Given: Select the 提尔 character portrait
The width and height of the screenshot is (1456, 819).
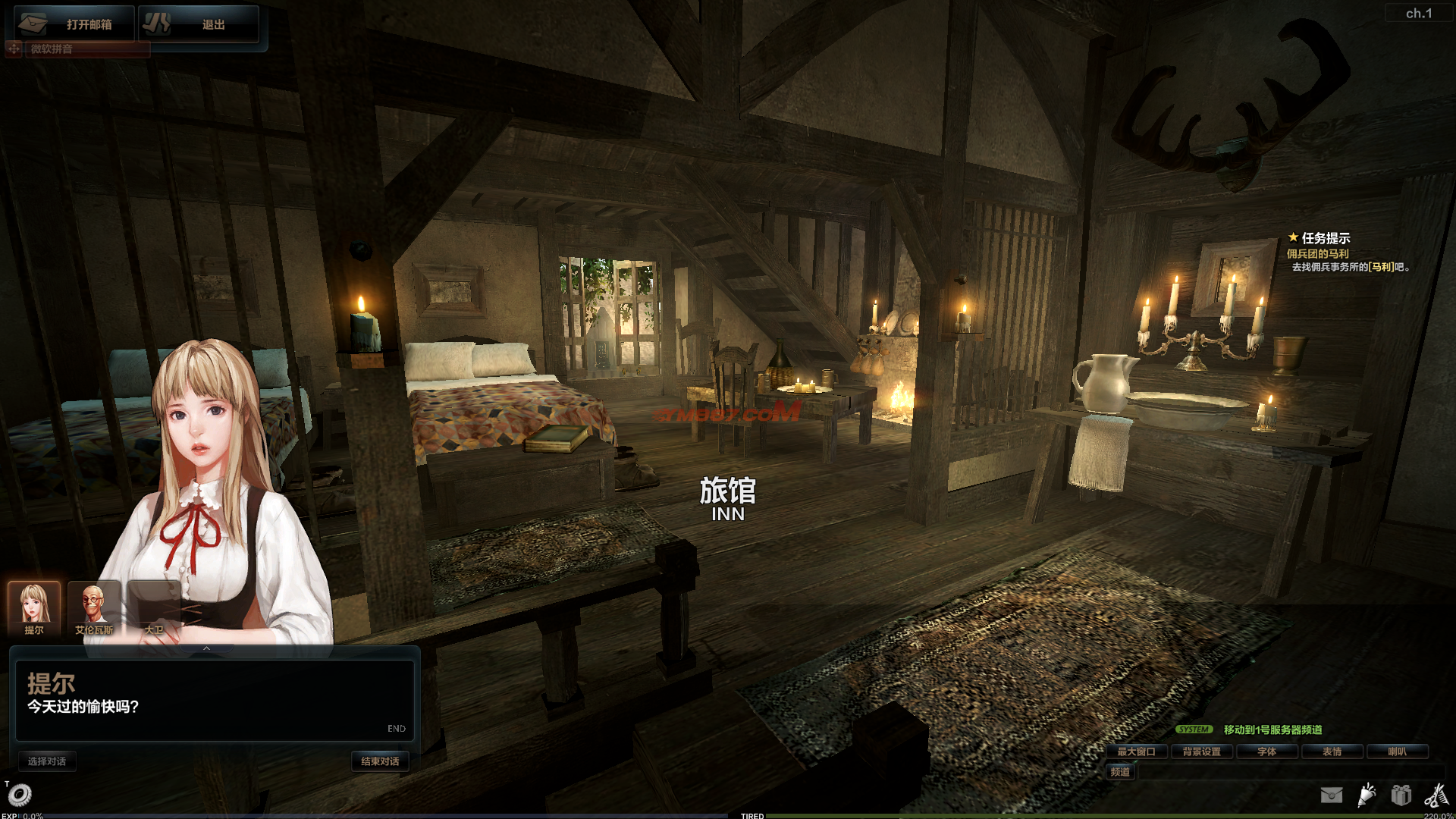Looking at the screenshot, I should pyautogui.click(x=34, y=608).
